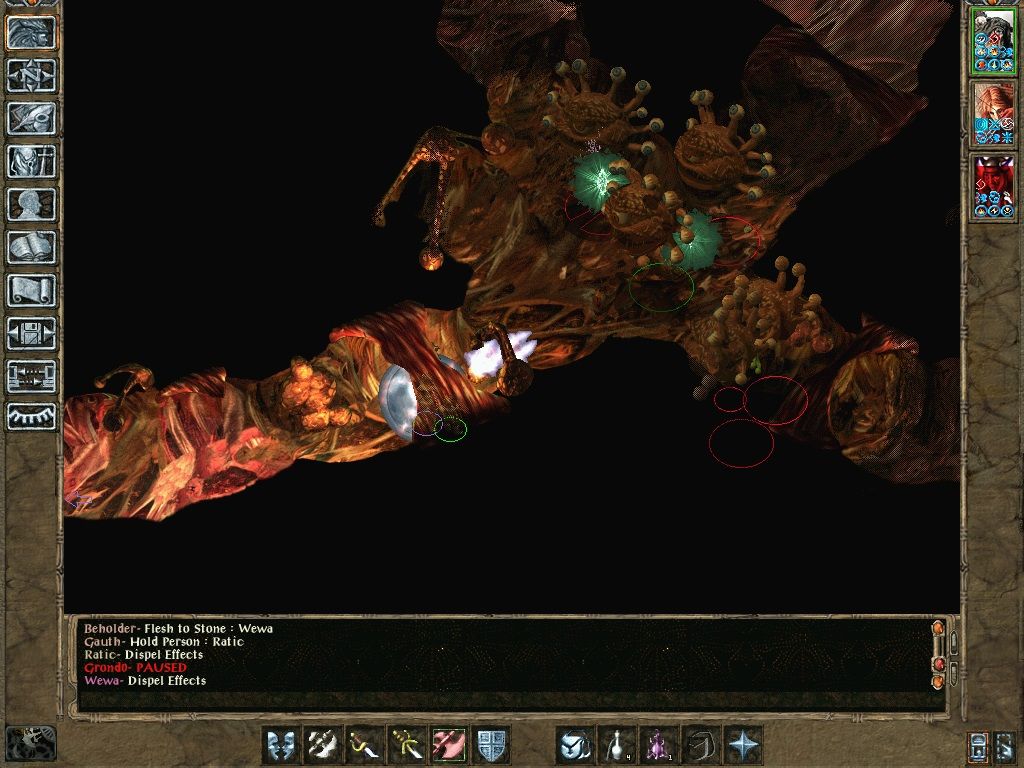Activate the shield guard action
The width and height of the screenshot is (1024, 768).
click(x=491, y=745)
